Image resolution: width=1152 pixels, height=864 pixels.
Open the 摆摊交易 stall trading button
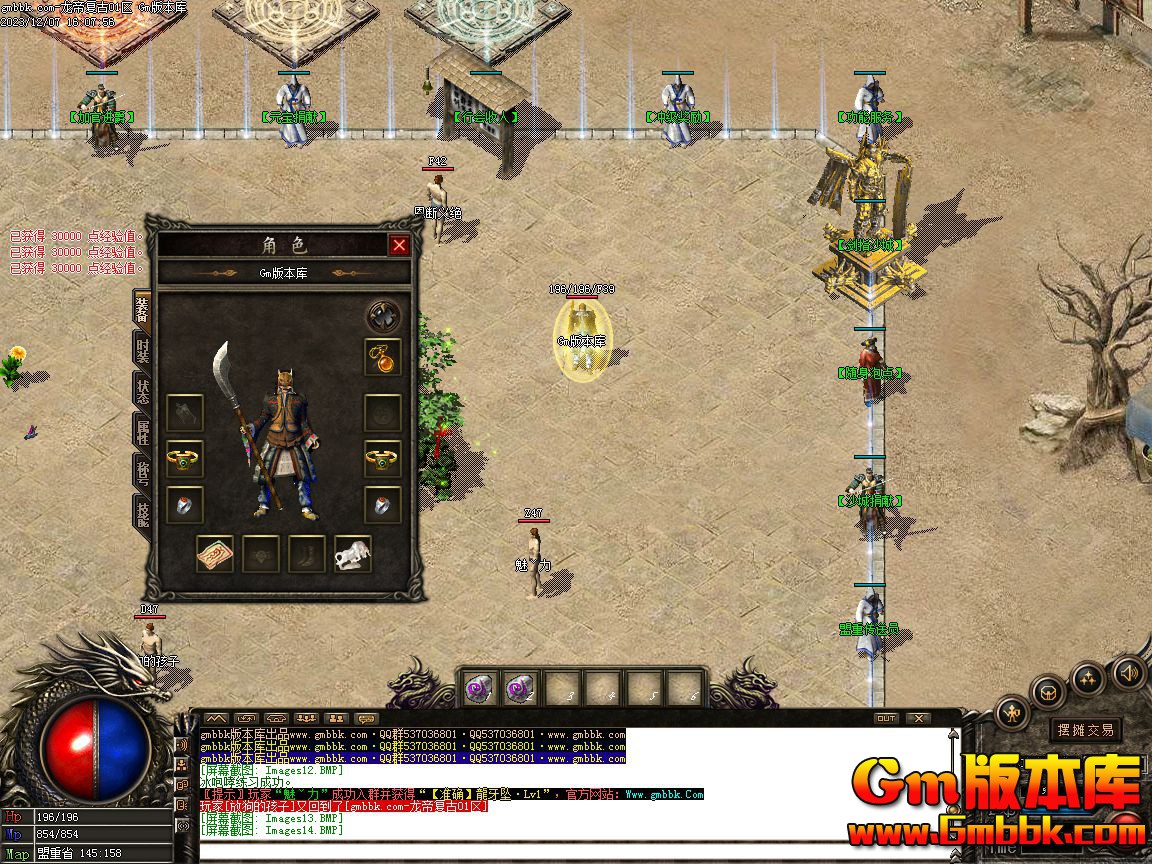[x=1086, y=730]
